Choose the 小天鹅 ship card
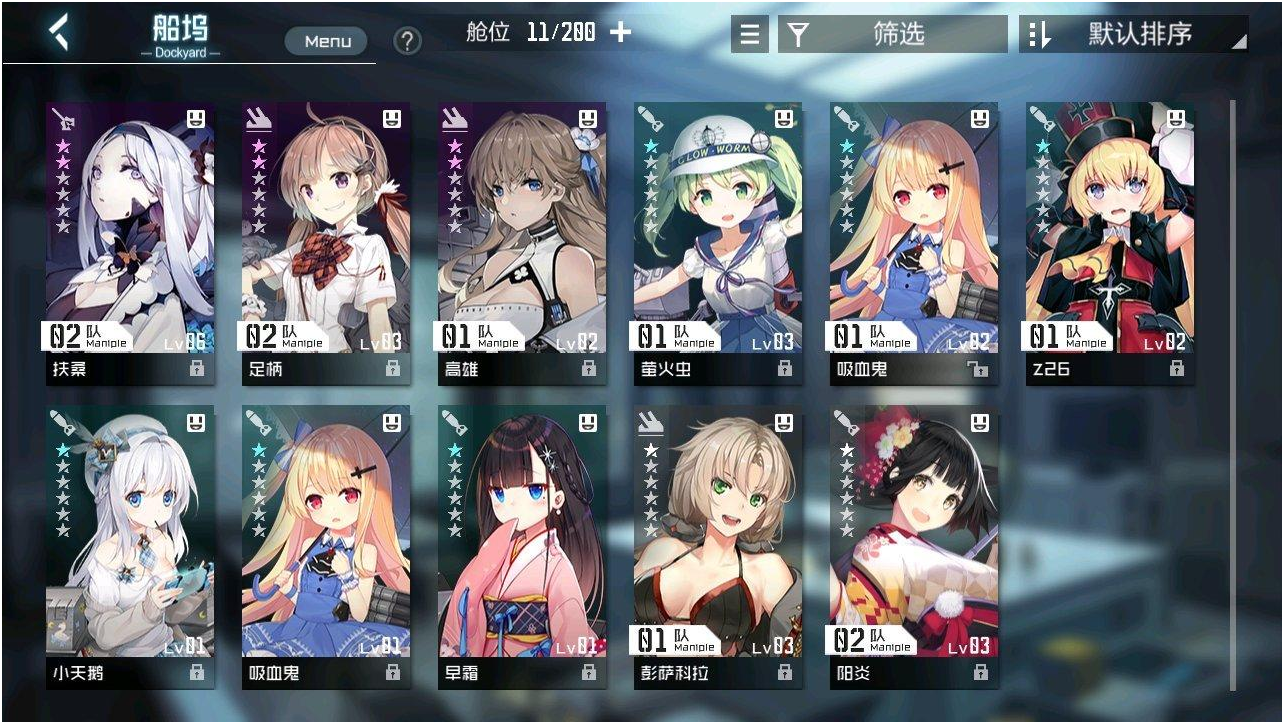The height and width of the screenshot is (724, 1284). click(x=130, y=545)
